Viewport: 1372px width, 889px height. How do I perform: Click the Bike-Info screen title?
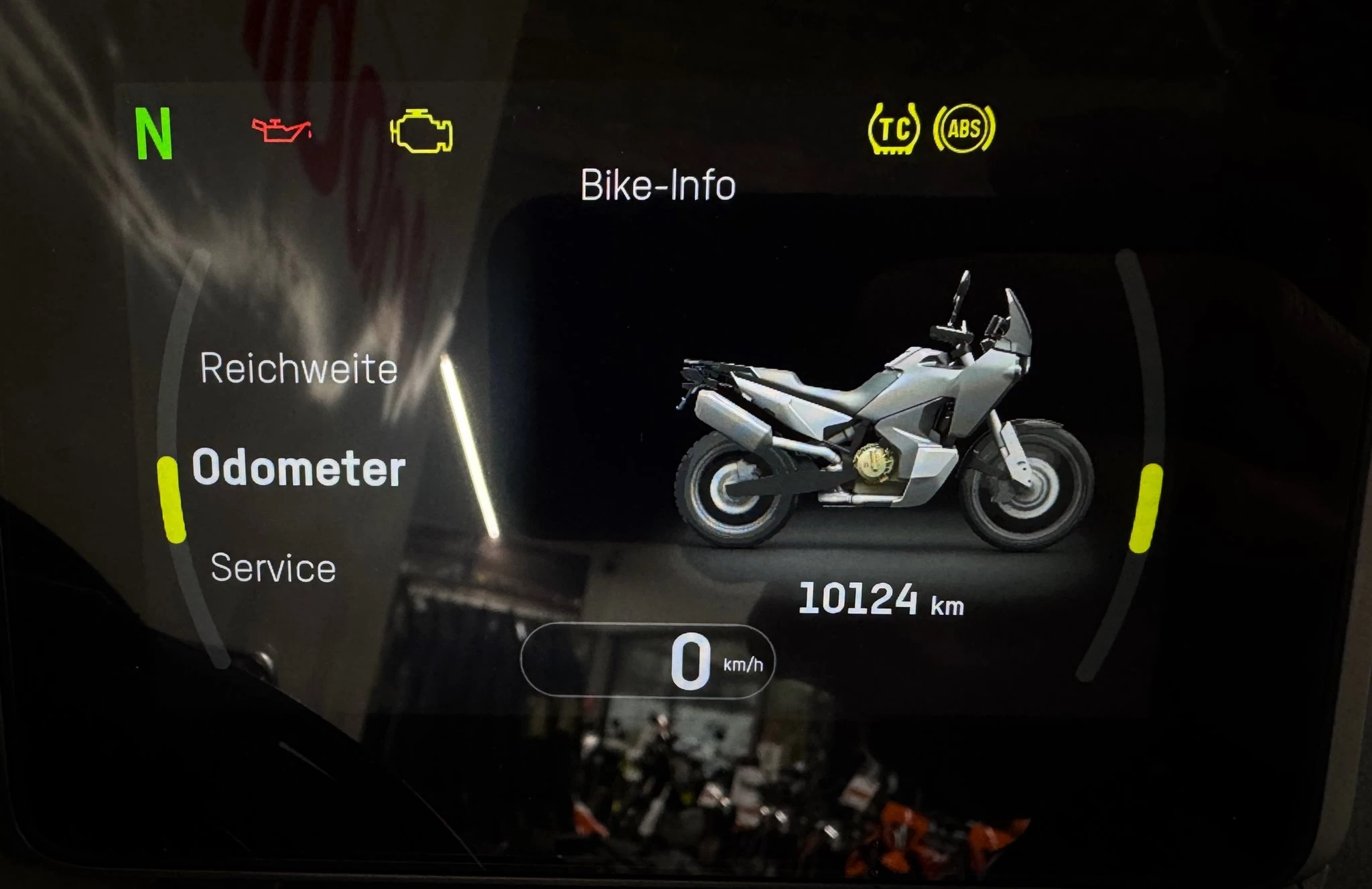pos(658,185)
